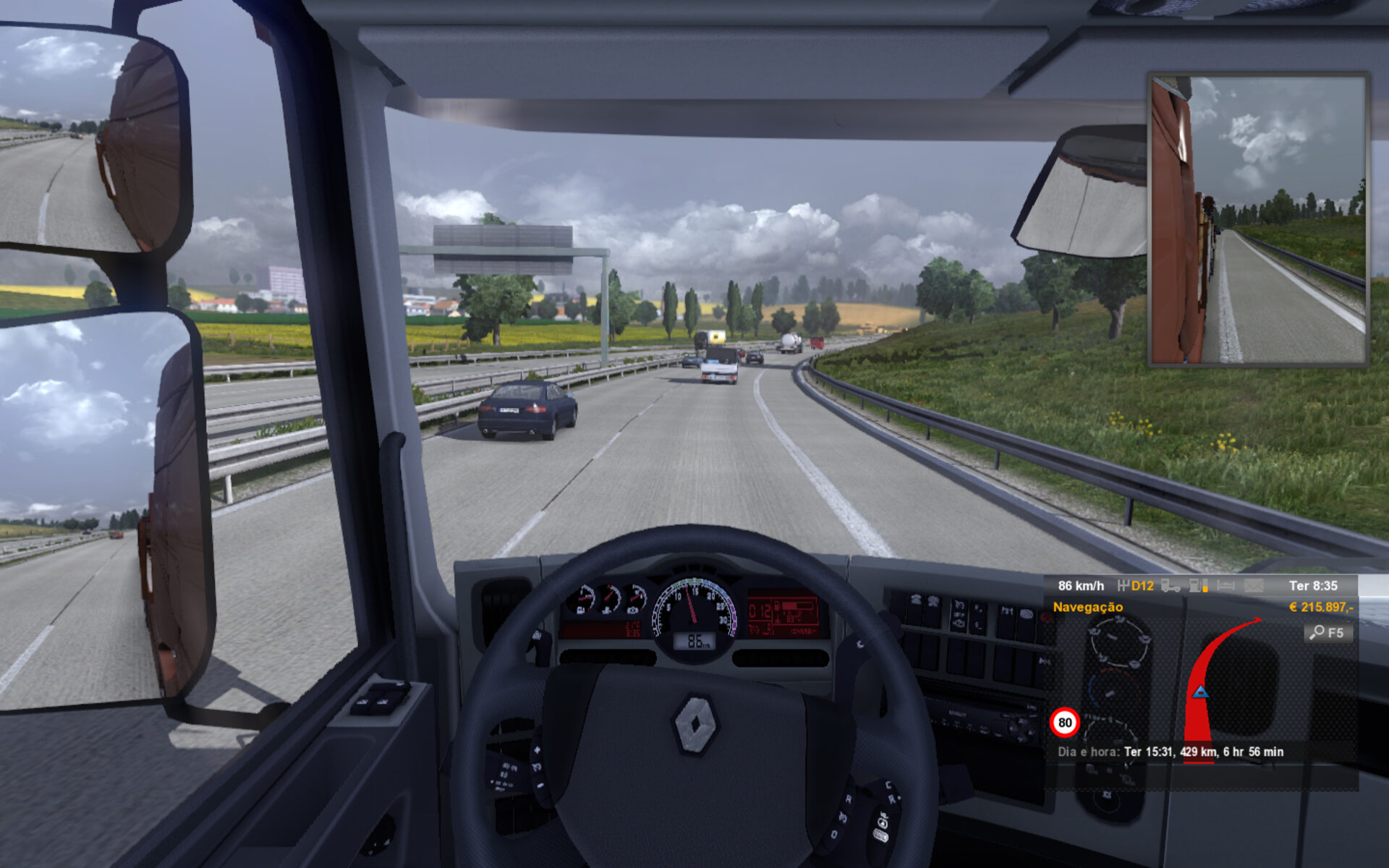Viewport: 1389px width, 868px height.
Task: Open the envelope mail icon
Action: pos(1254,586)
